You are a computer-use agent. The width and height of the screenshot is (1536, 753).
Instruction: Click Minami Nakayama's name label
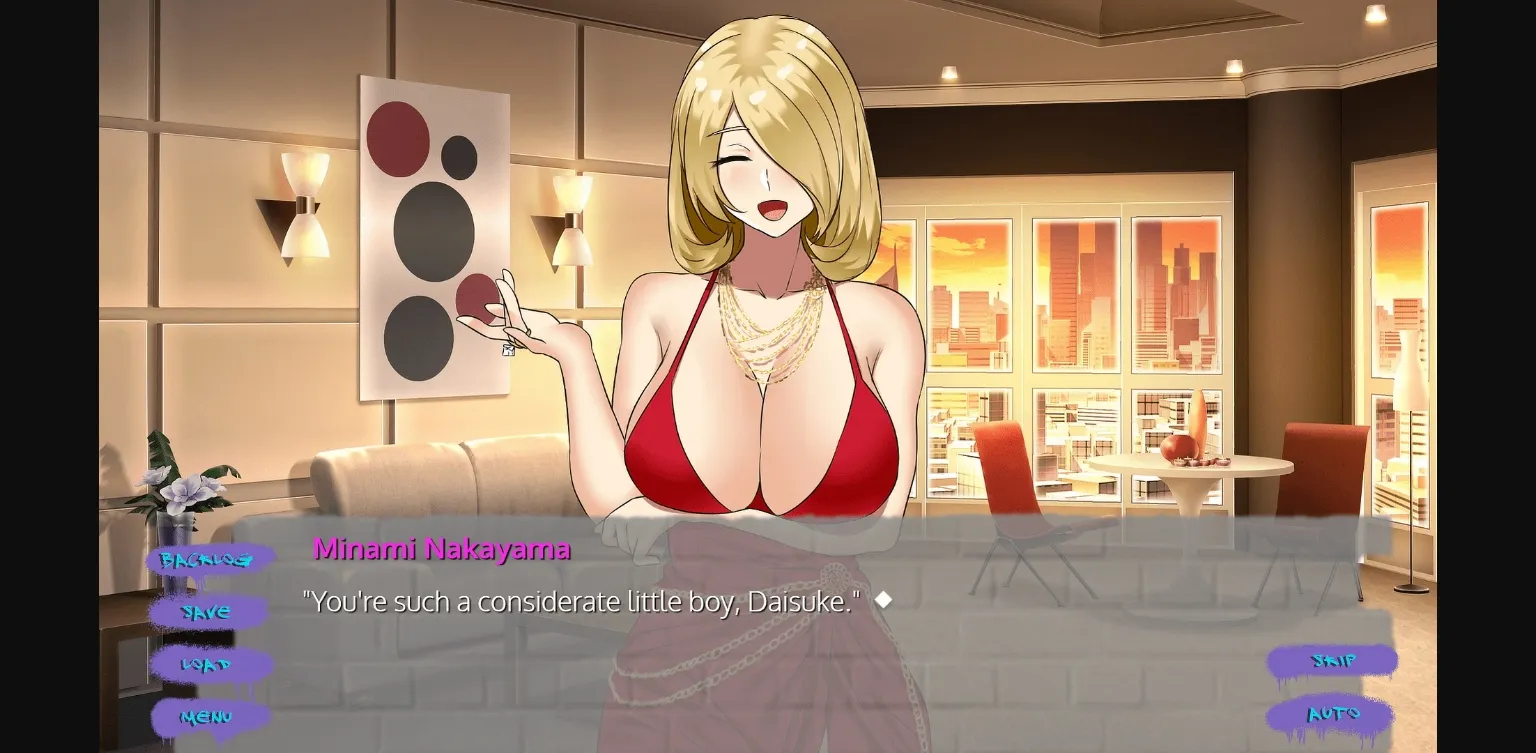pos(441,548)
